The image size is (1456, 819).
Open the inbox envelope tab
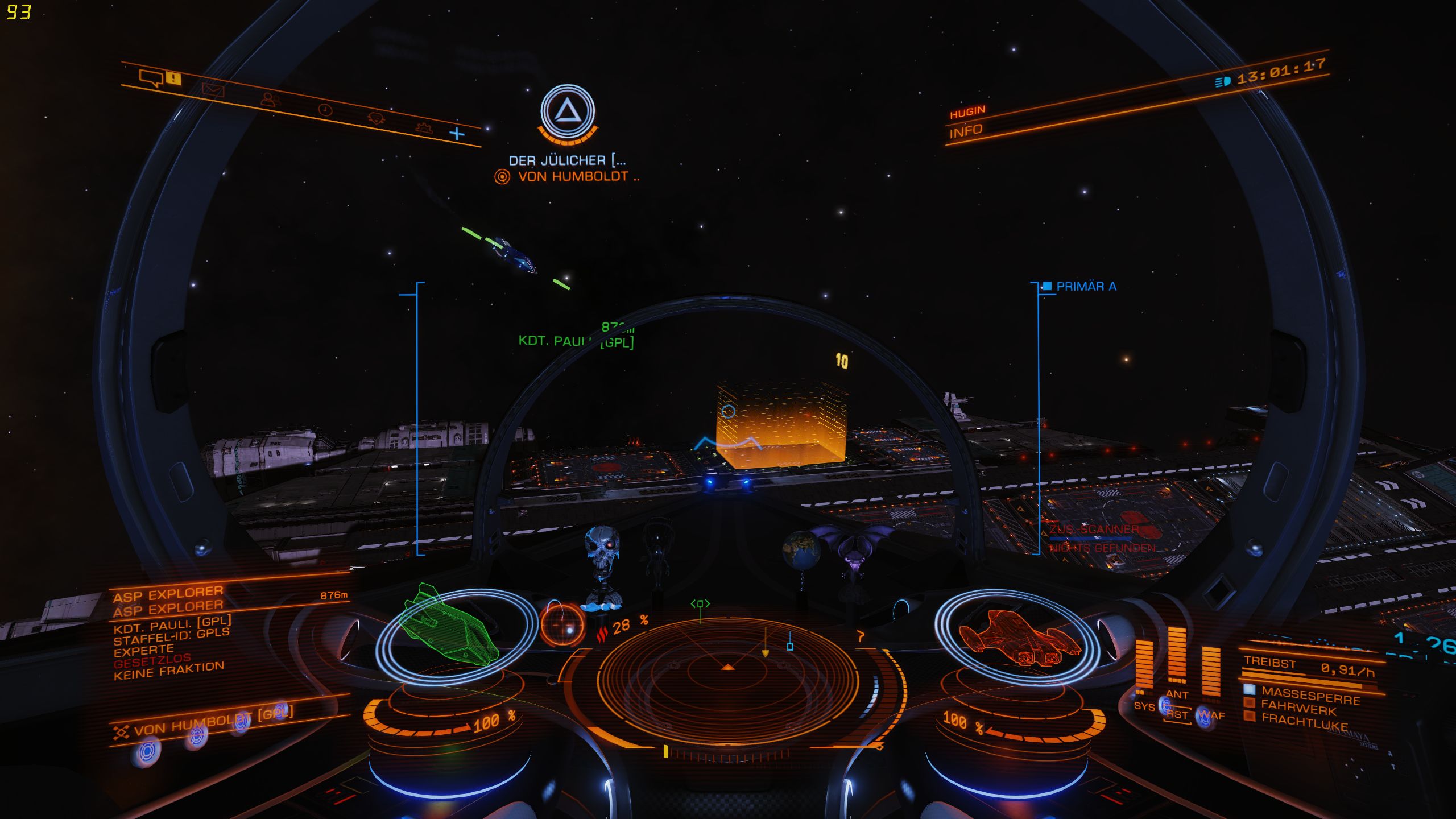click(213, 90)
